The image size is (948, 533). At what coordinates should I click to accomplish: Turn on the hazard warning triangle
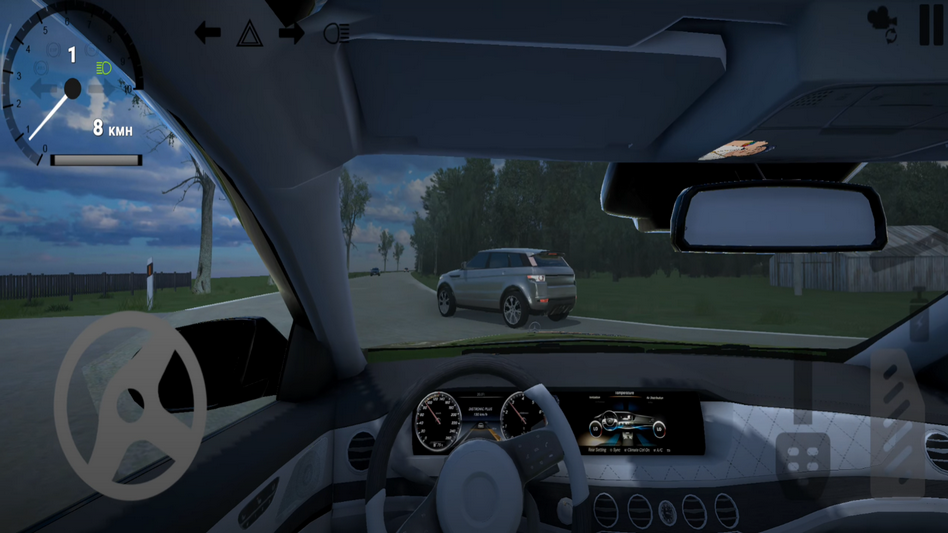(x=249, y=34)
